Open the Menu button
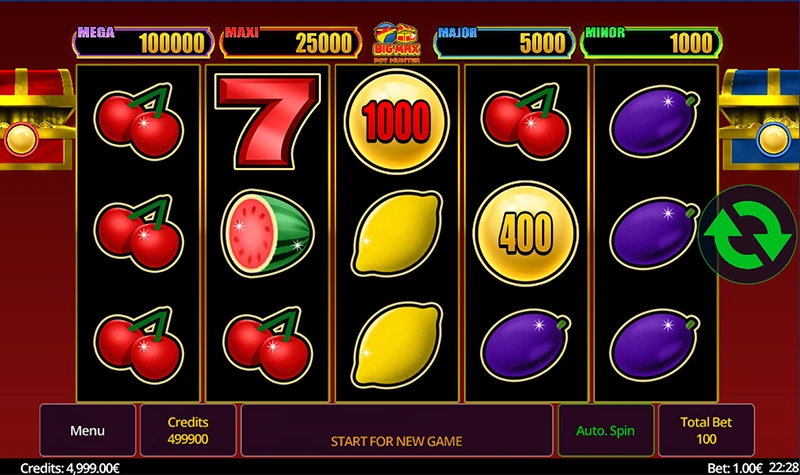The image size is (800, 475). (x=87, y=431)
